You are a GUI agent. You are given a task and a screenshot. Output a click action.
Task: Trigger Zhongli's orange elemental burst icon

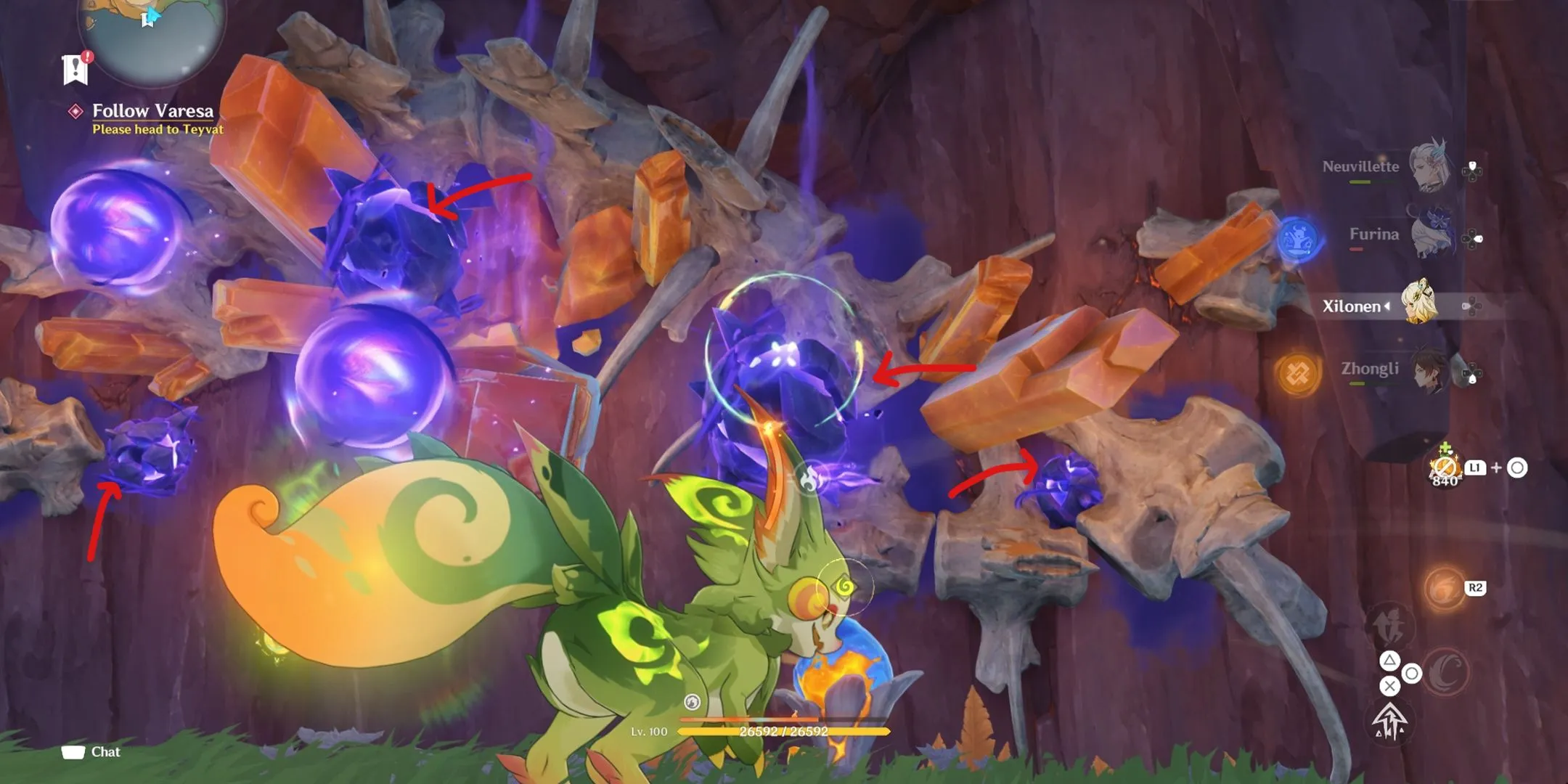pos(1297,374)
